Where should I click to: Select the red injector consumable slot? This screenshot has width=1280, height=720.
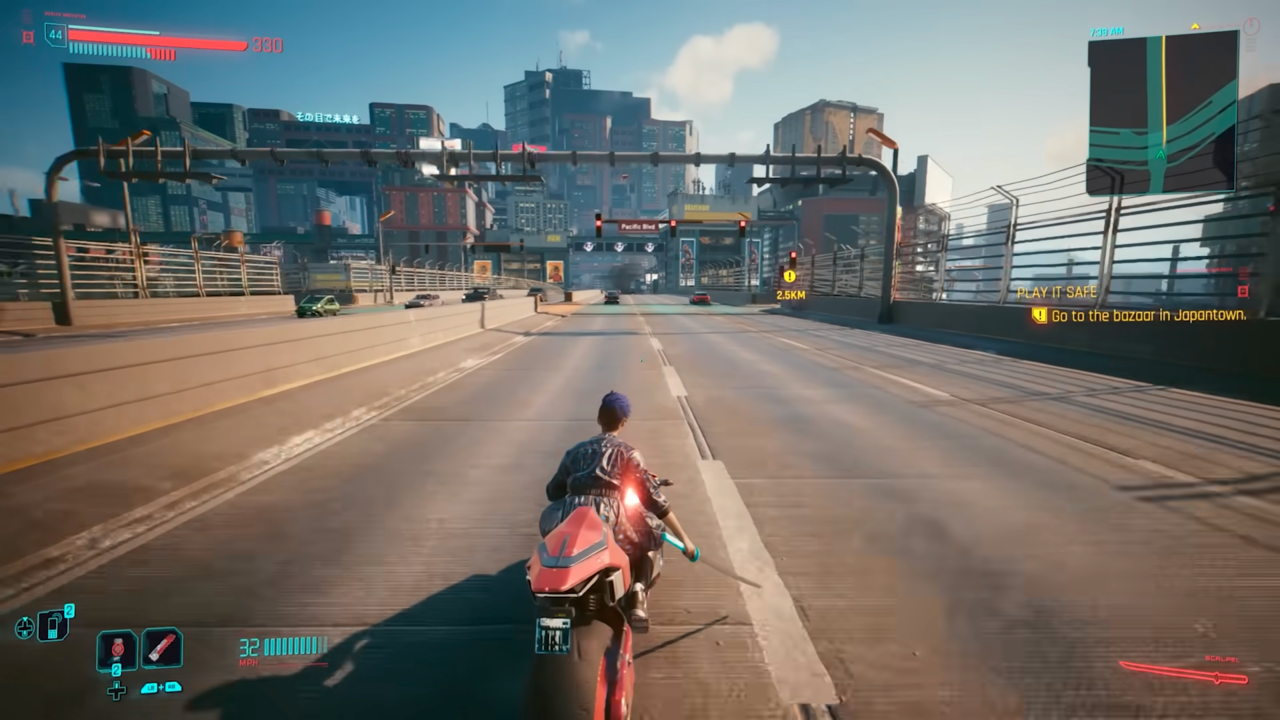[x=161, y=648]
